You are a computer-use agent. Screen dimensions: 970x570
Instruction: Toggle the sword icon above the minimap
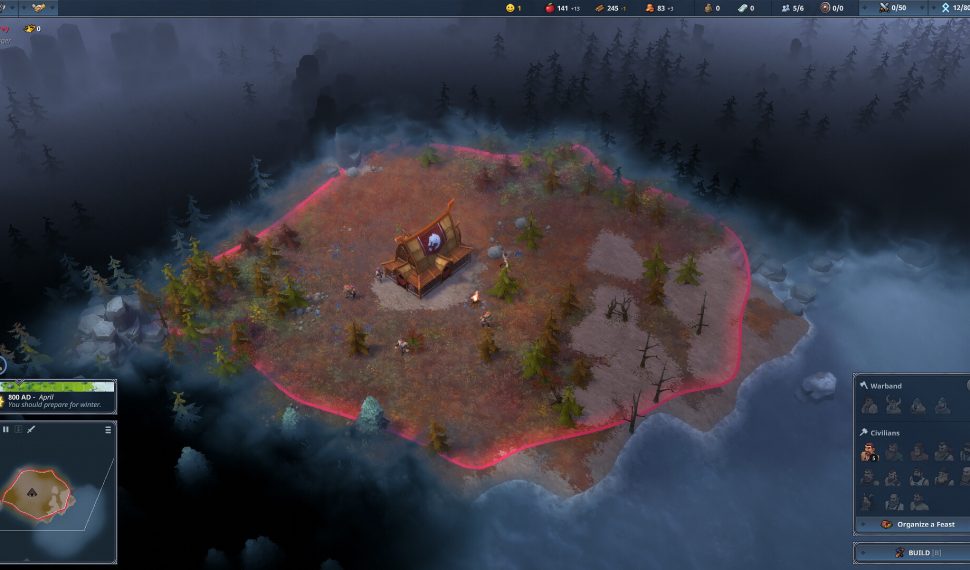[x=31, y=429]
